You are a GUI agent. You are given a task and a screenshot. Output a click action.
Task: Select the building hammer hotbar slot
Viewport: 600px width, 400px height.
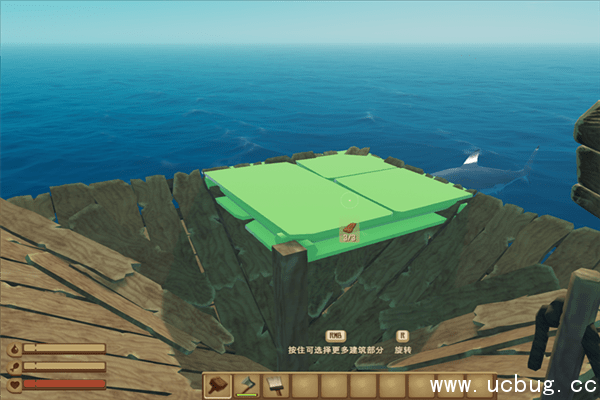point(218,386)
